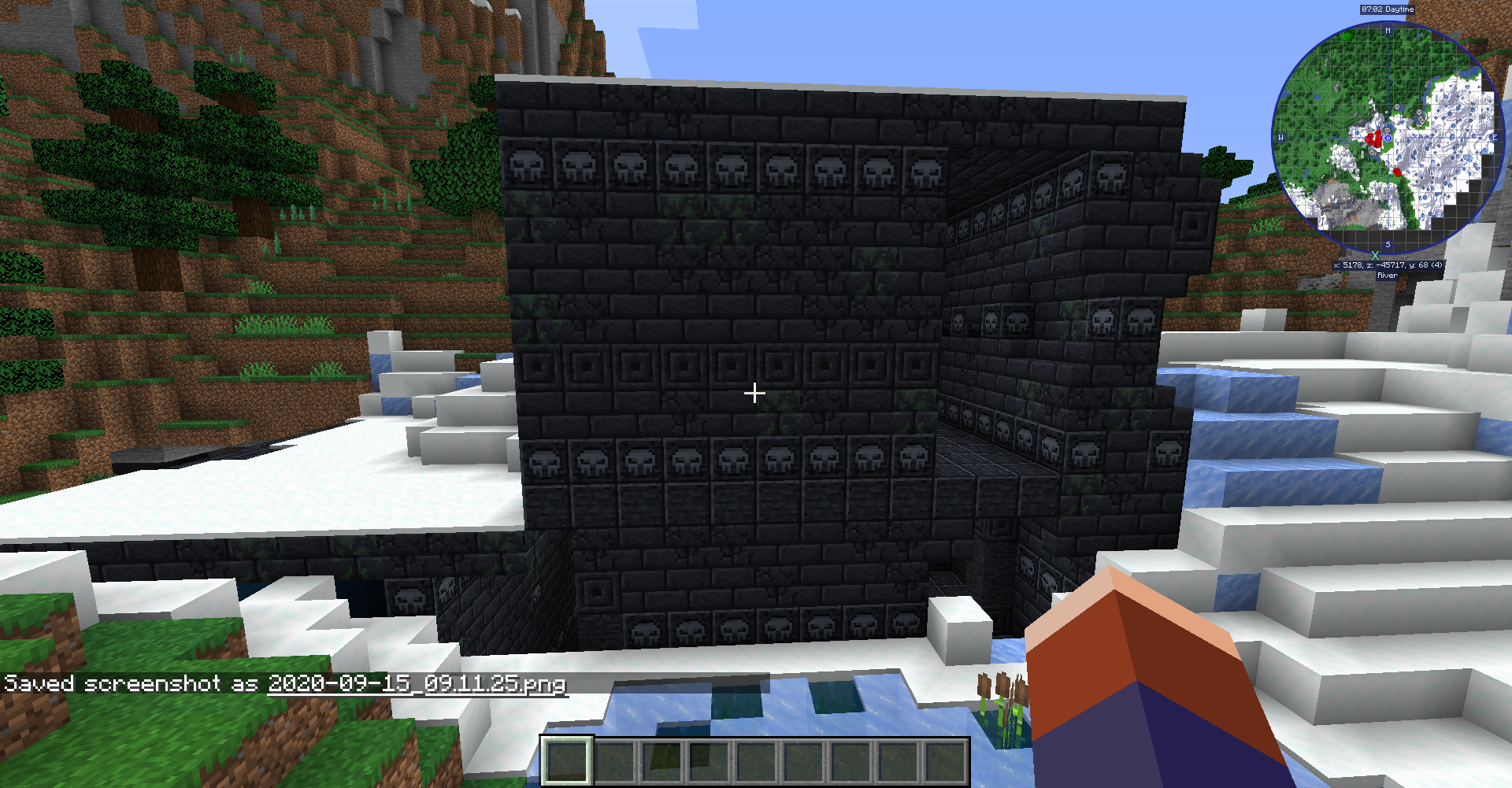Image resolution: width=1512 pixels, height=788 pixels.
Task: Click the lone red marker south of map center
Action: tap(1397, 172)
